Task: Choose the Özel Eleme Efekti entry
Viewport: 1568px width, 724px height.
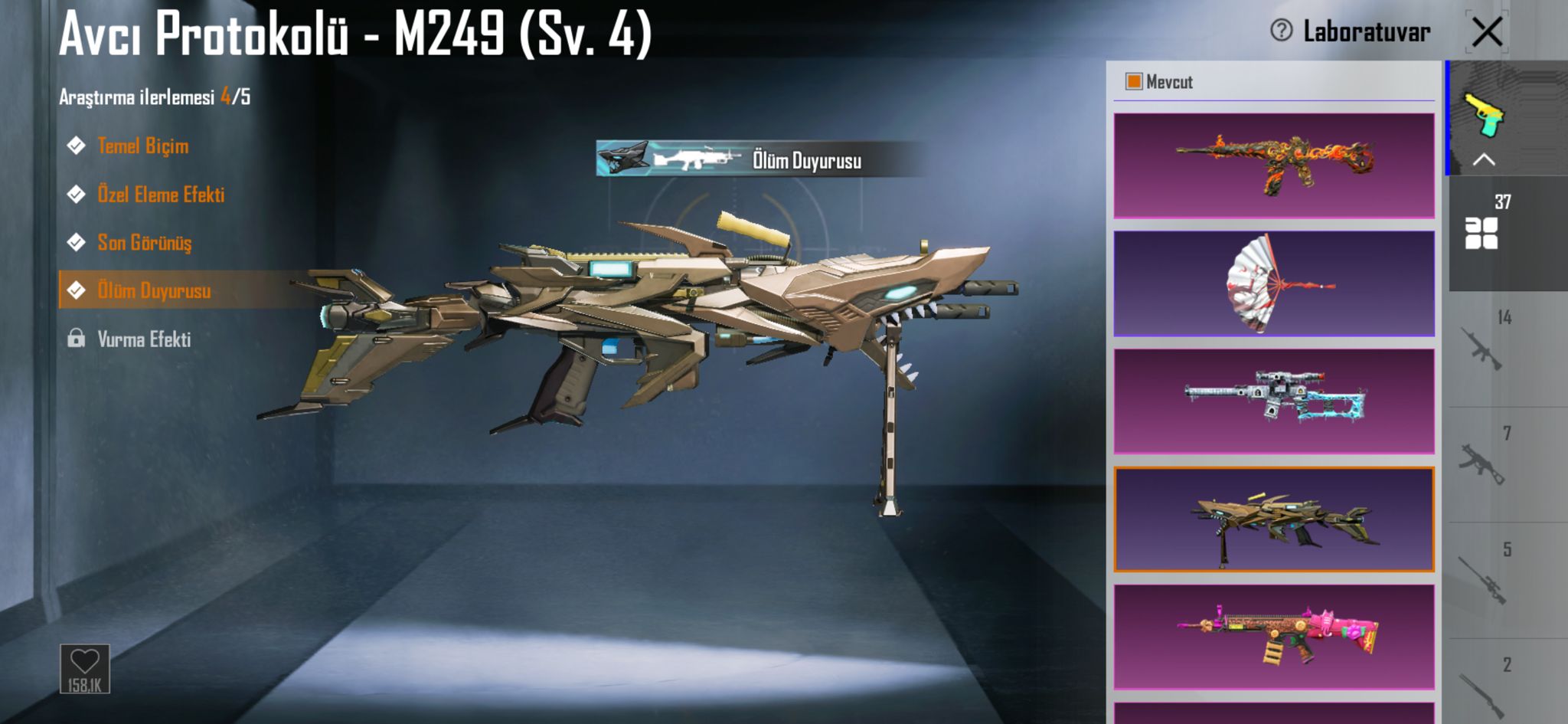Action: click(x=160, y=195)
